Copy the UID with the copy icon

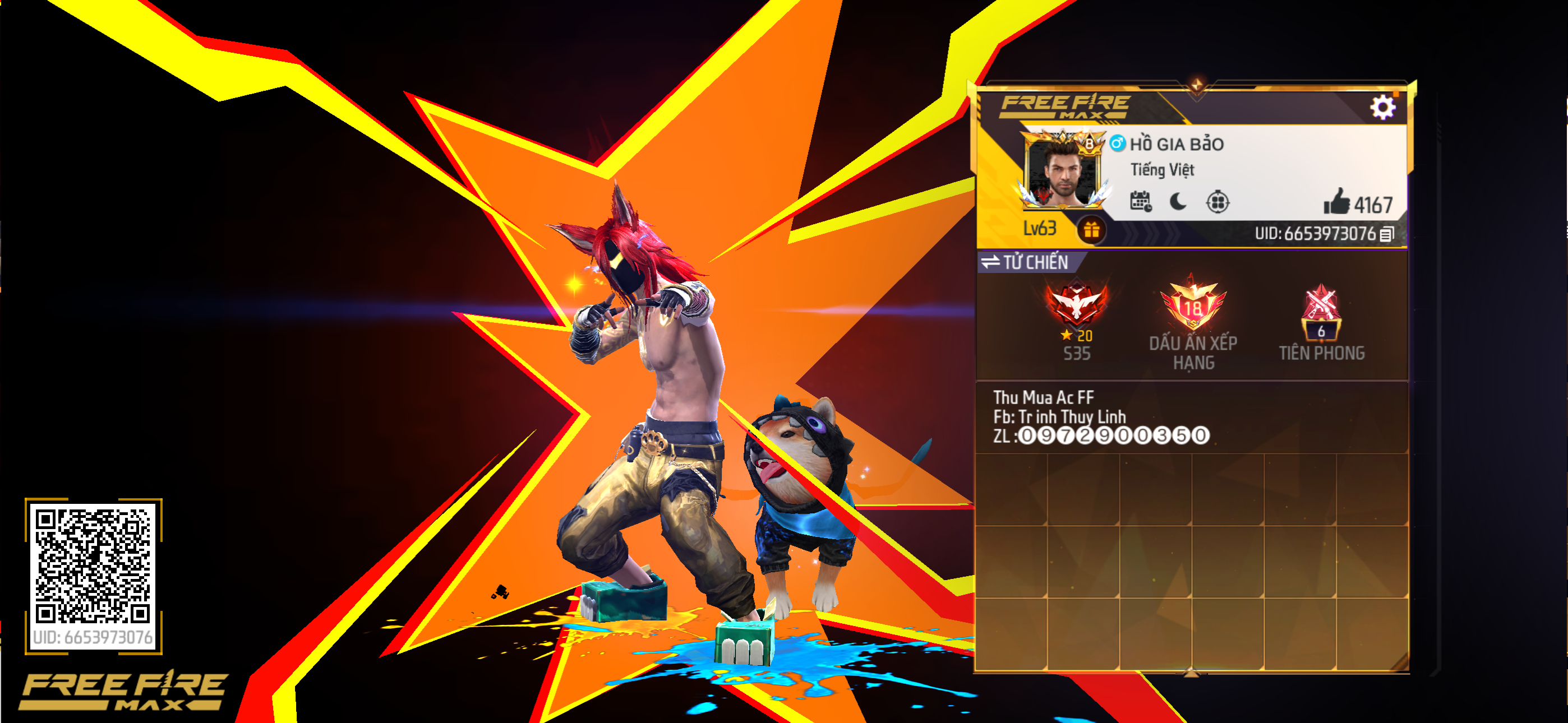click(x=1387, y=234)
